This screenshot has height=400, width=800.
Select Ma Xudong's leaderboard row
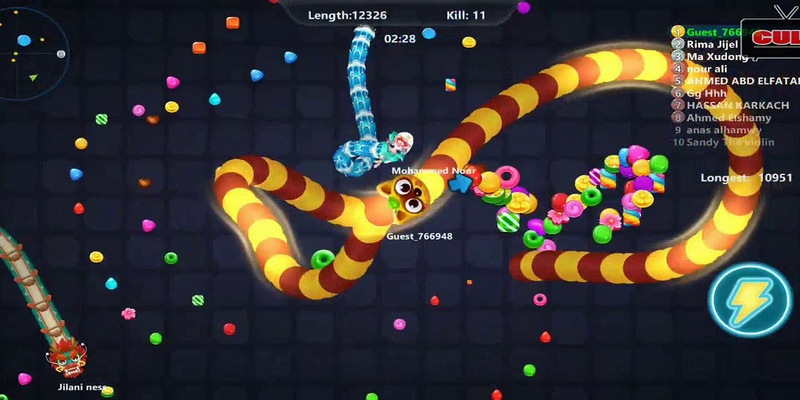click(718, 56)
